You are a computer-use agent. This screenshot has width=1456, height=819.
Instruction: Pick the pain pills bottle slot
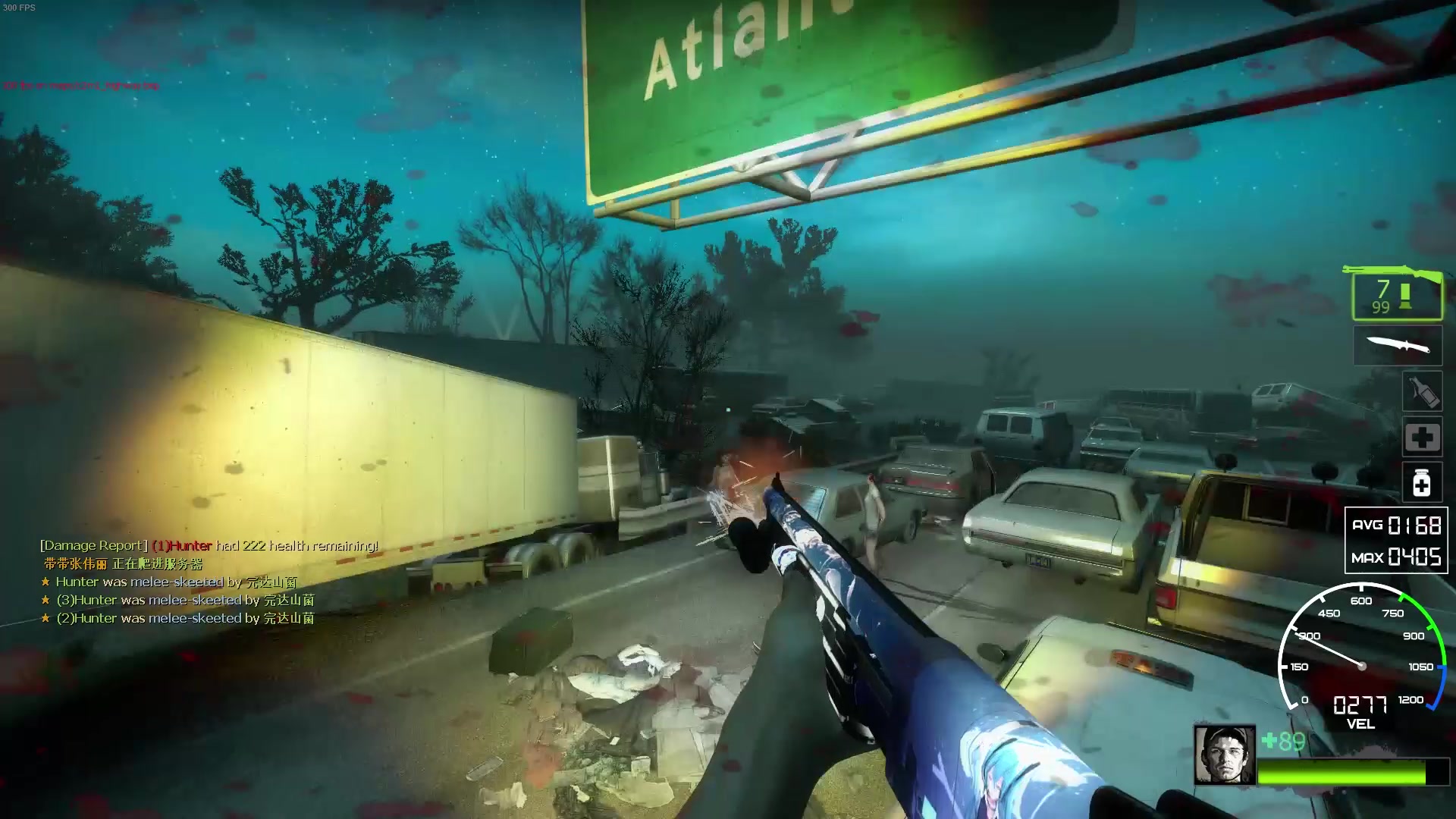pos(1421,483)
